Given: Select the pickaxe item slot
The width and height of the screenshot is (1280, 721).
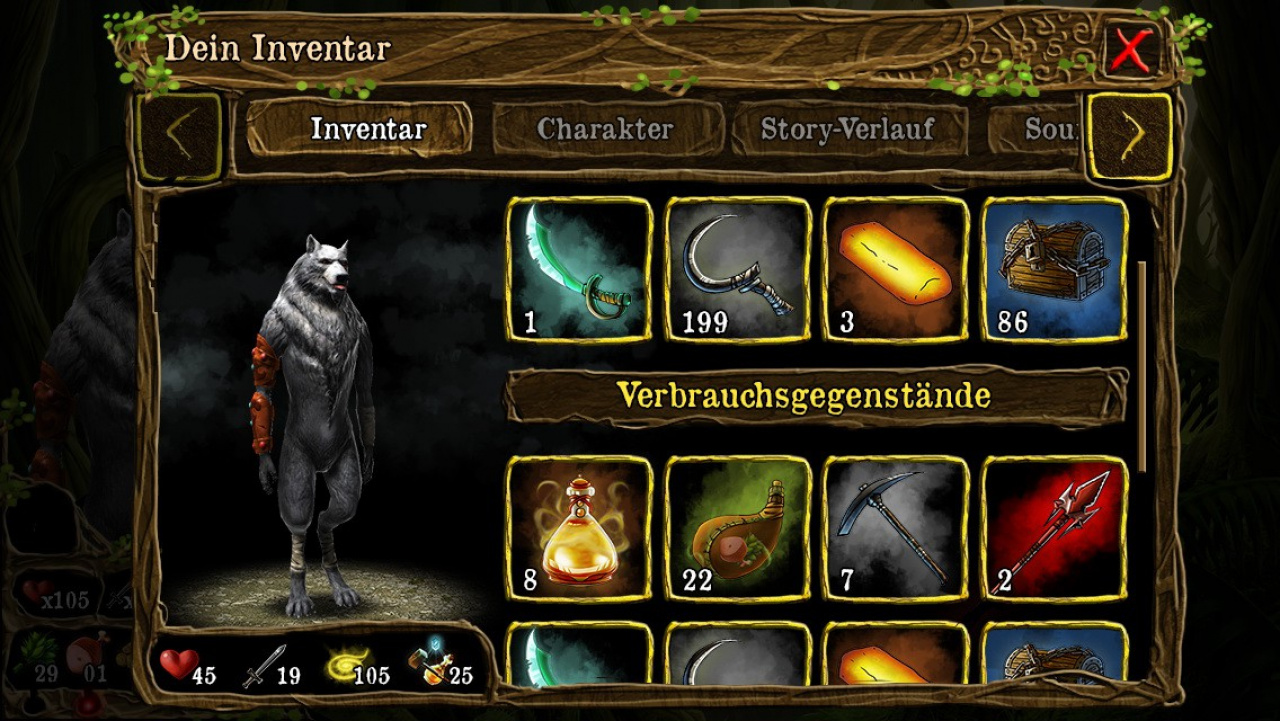Looking at the screenshot, I should click(896, 529).
